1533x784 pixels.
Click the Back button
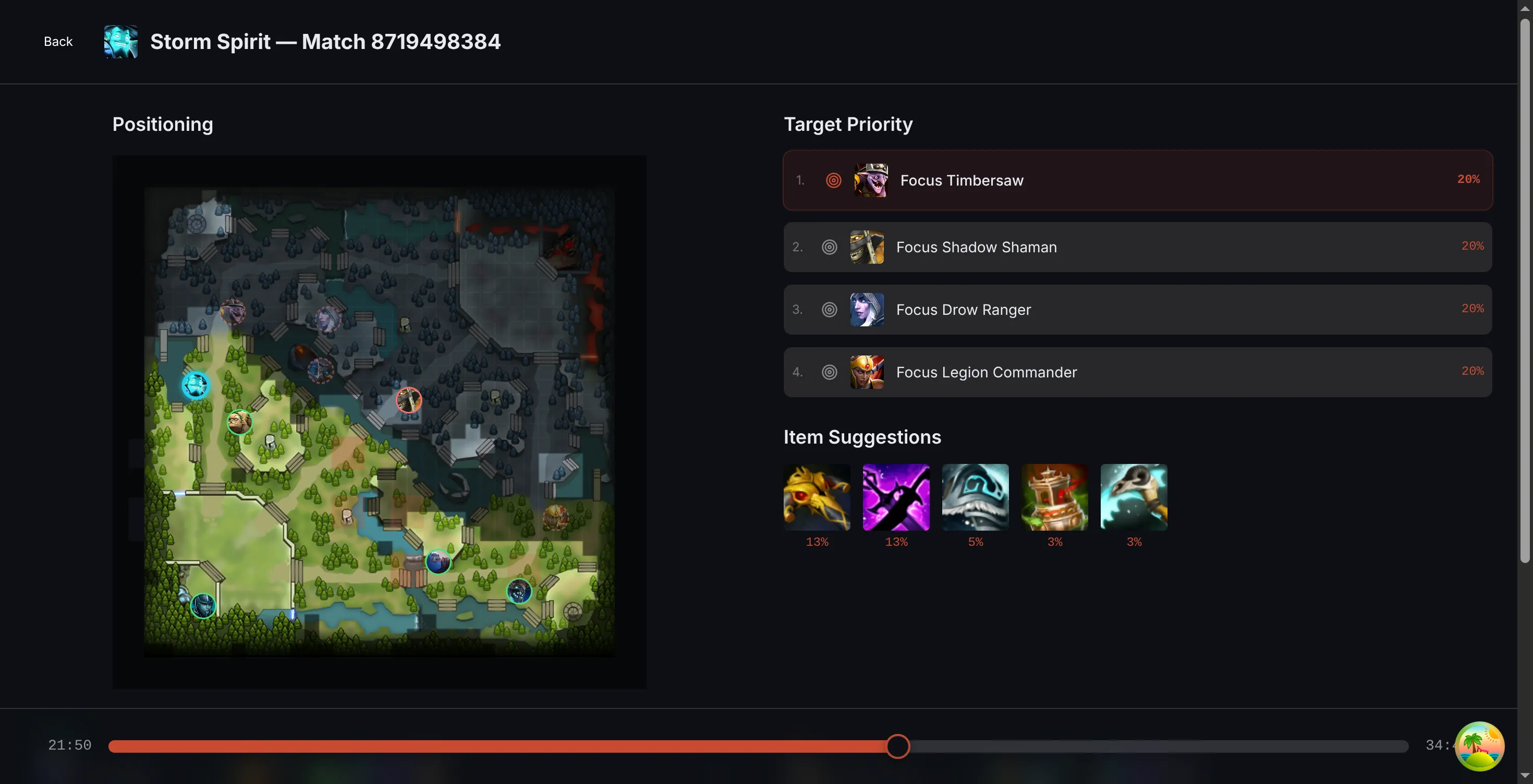pos(58,41)
